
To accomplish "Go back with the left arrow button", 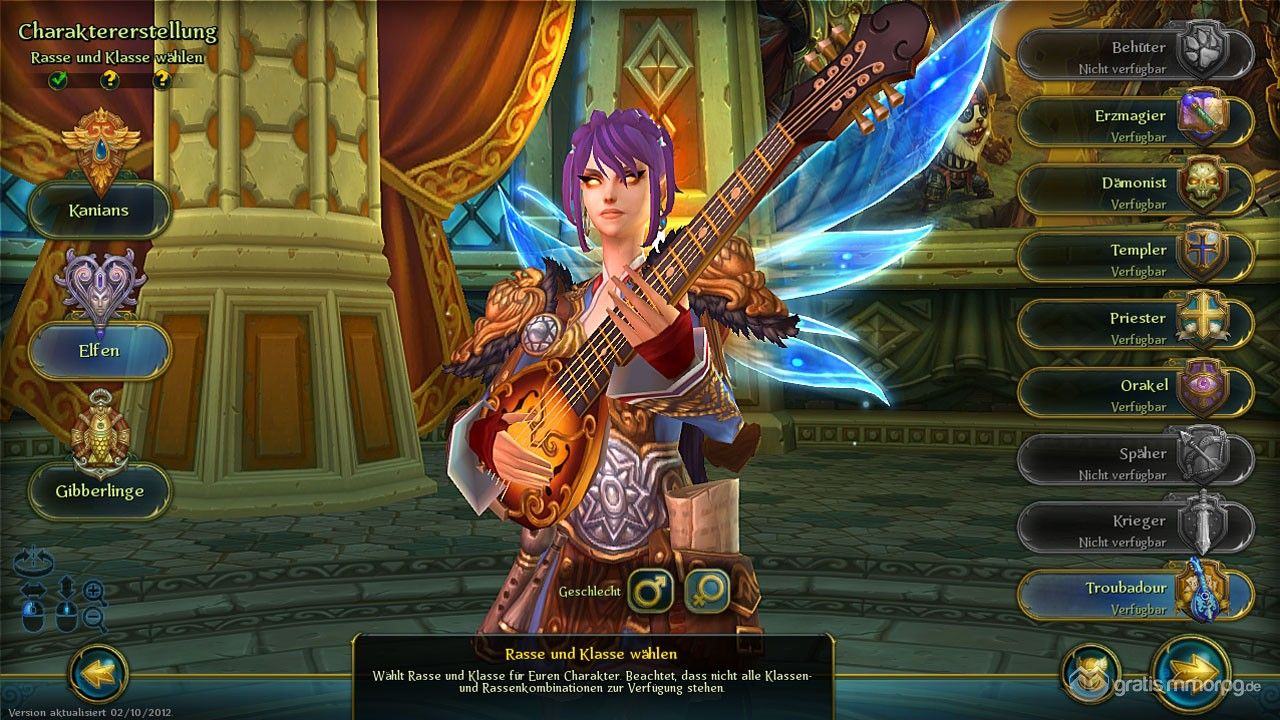I will [x=99, y=673].
